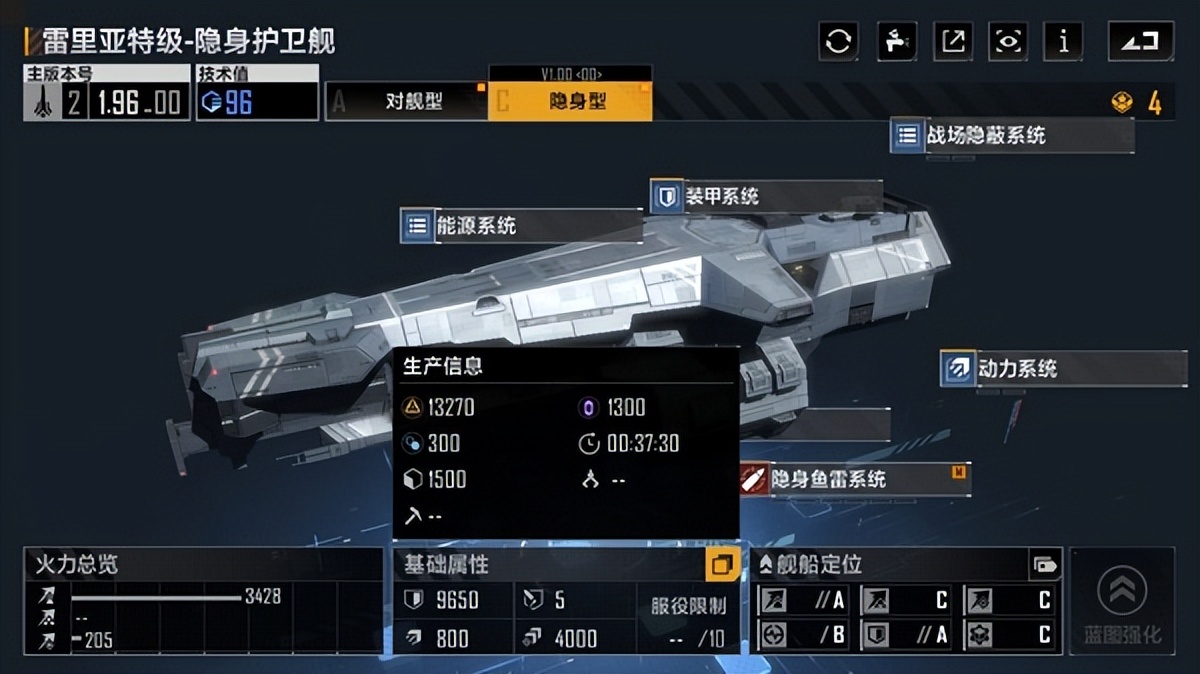Toggle the orange 基础属性 detail button
This screenshot has height=674, width=1200.
click(722, 565)
